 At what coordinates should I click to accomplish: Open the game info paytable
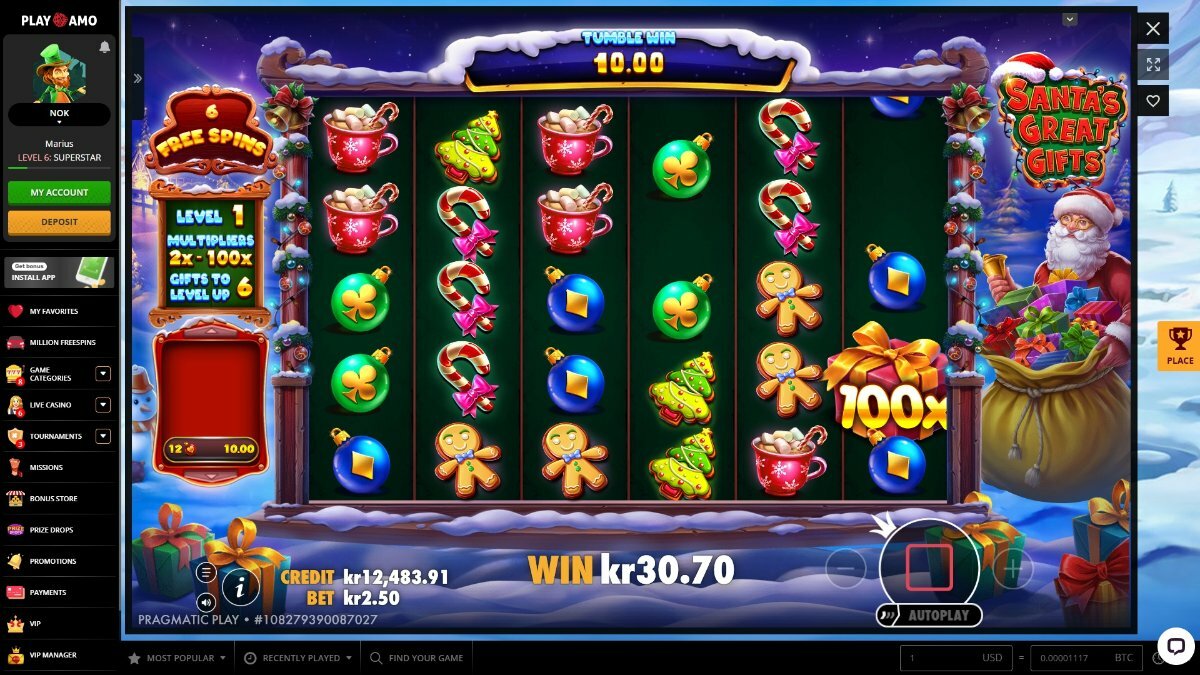coord(240,588)
